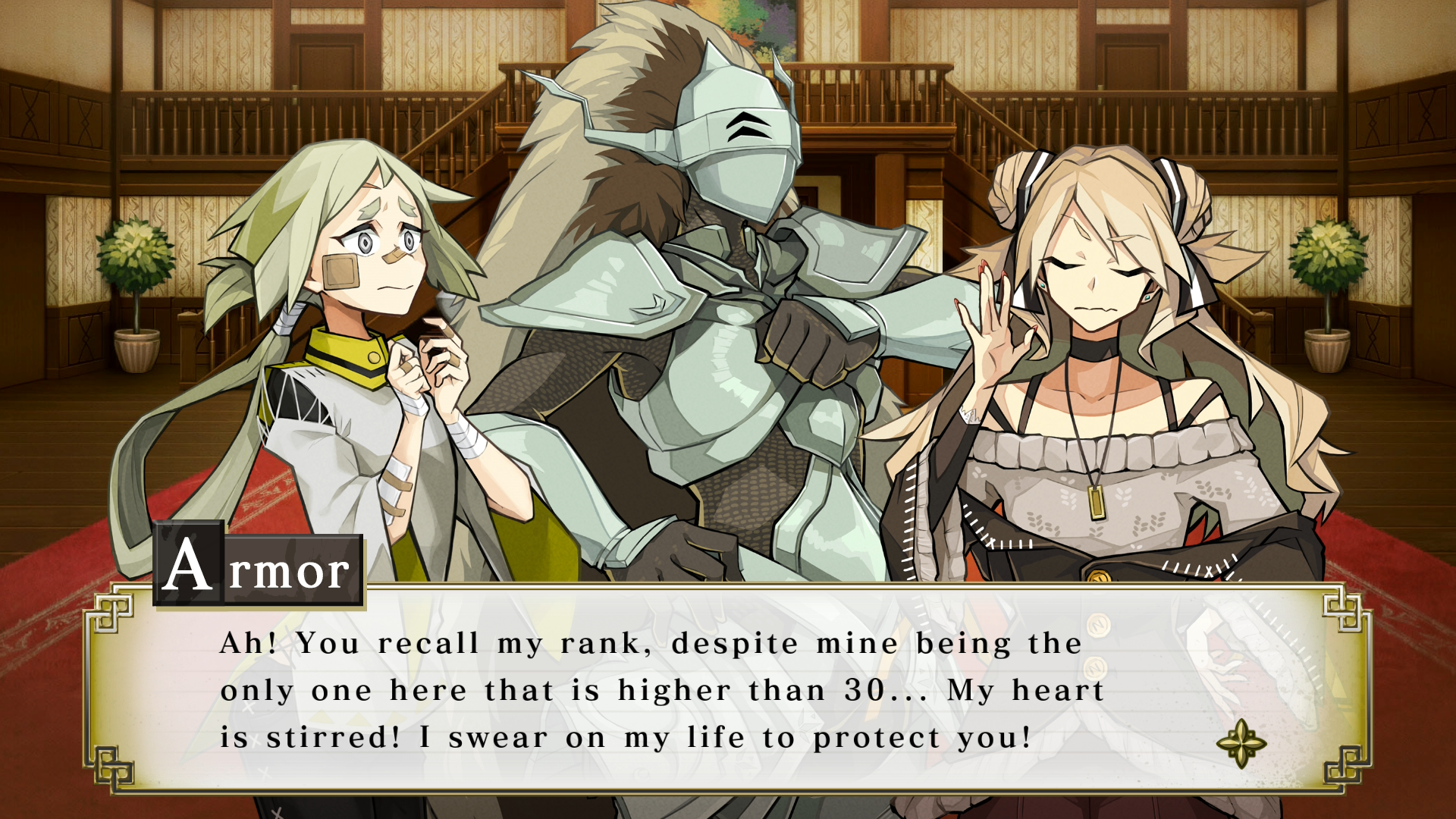
Task: Advance the dialogue text box
Action: (726, 690)
